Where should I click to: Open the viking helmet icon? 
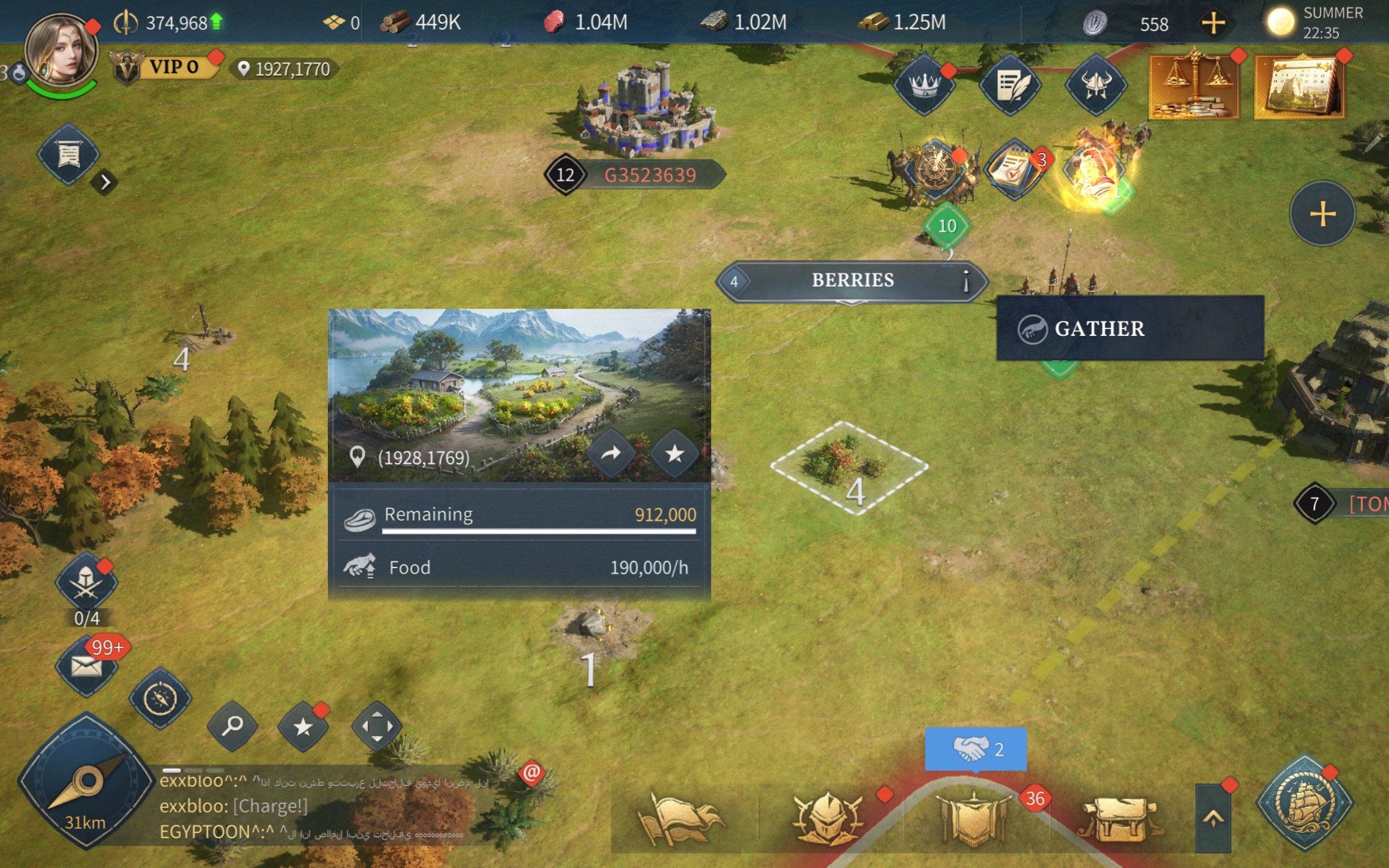click(1095, 85)
